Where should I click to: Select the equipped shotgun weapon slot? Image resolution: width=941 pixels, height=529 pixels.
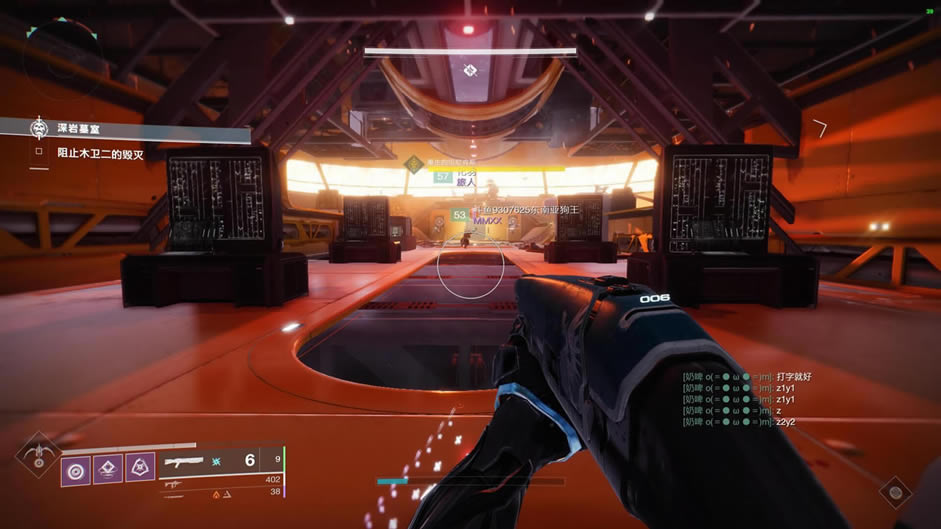(x=190, y=460)
